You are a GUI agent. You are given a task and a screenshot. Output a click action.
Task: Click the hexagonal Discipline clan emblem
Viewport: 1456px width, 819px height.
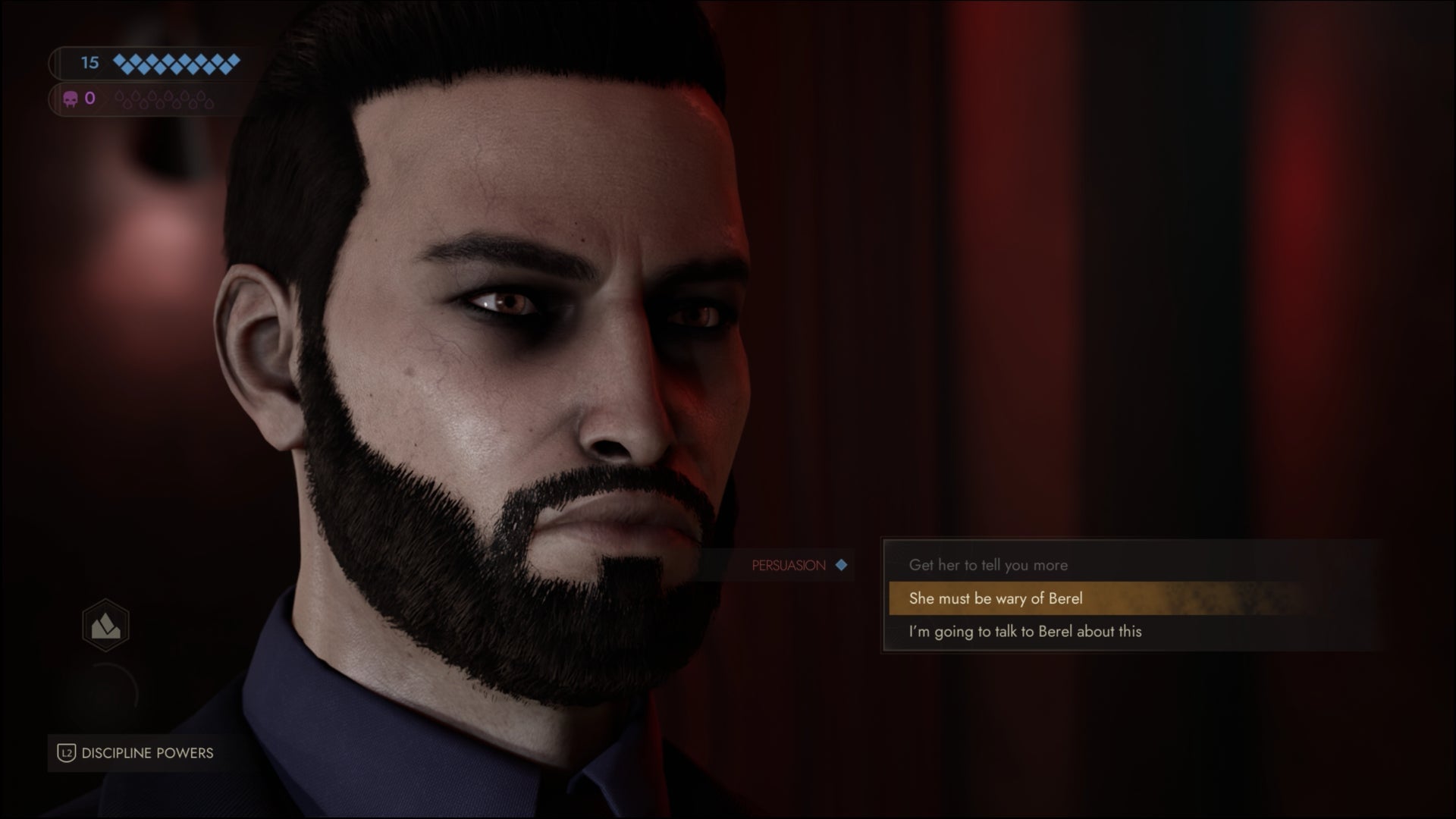click(106, 624)
